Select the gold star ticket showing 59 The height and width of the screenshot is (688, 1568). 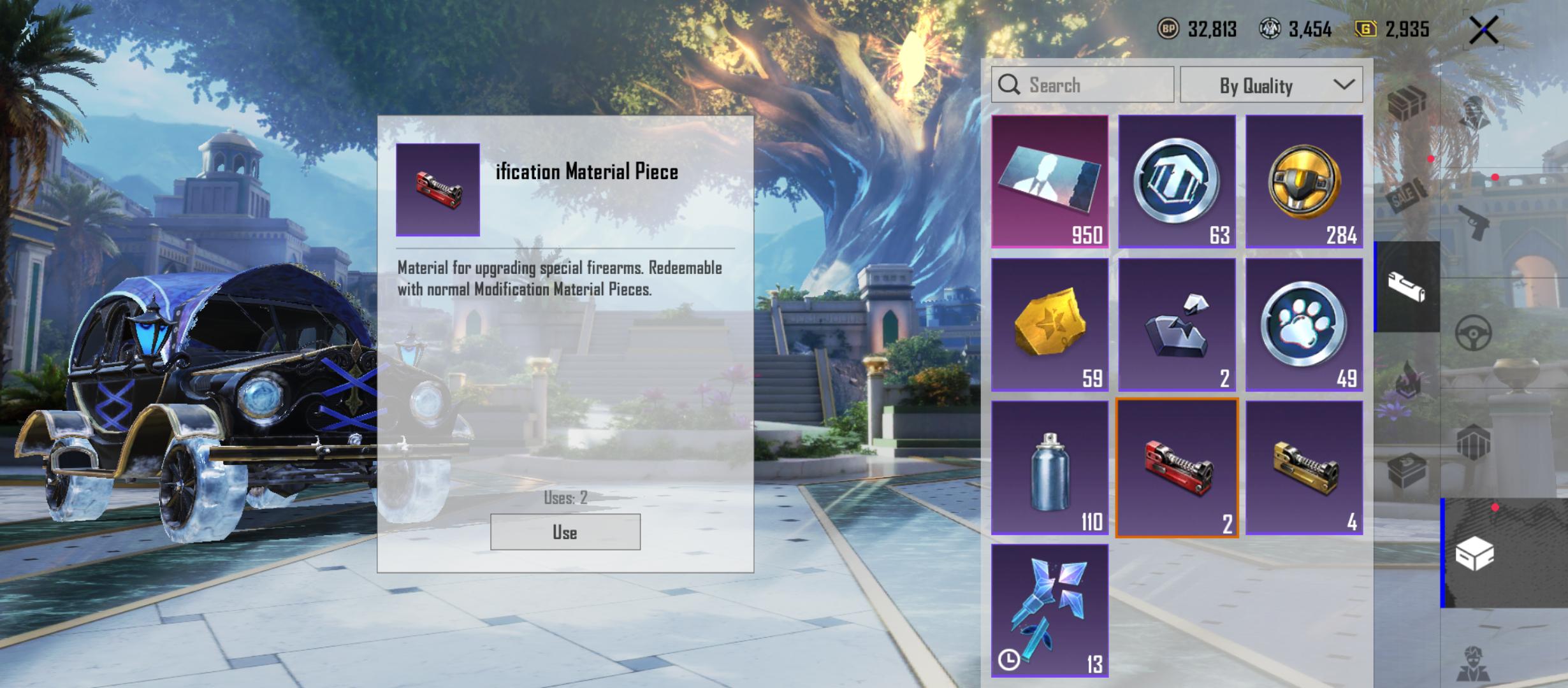[1050, 325]
